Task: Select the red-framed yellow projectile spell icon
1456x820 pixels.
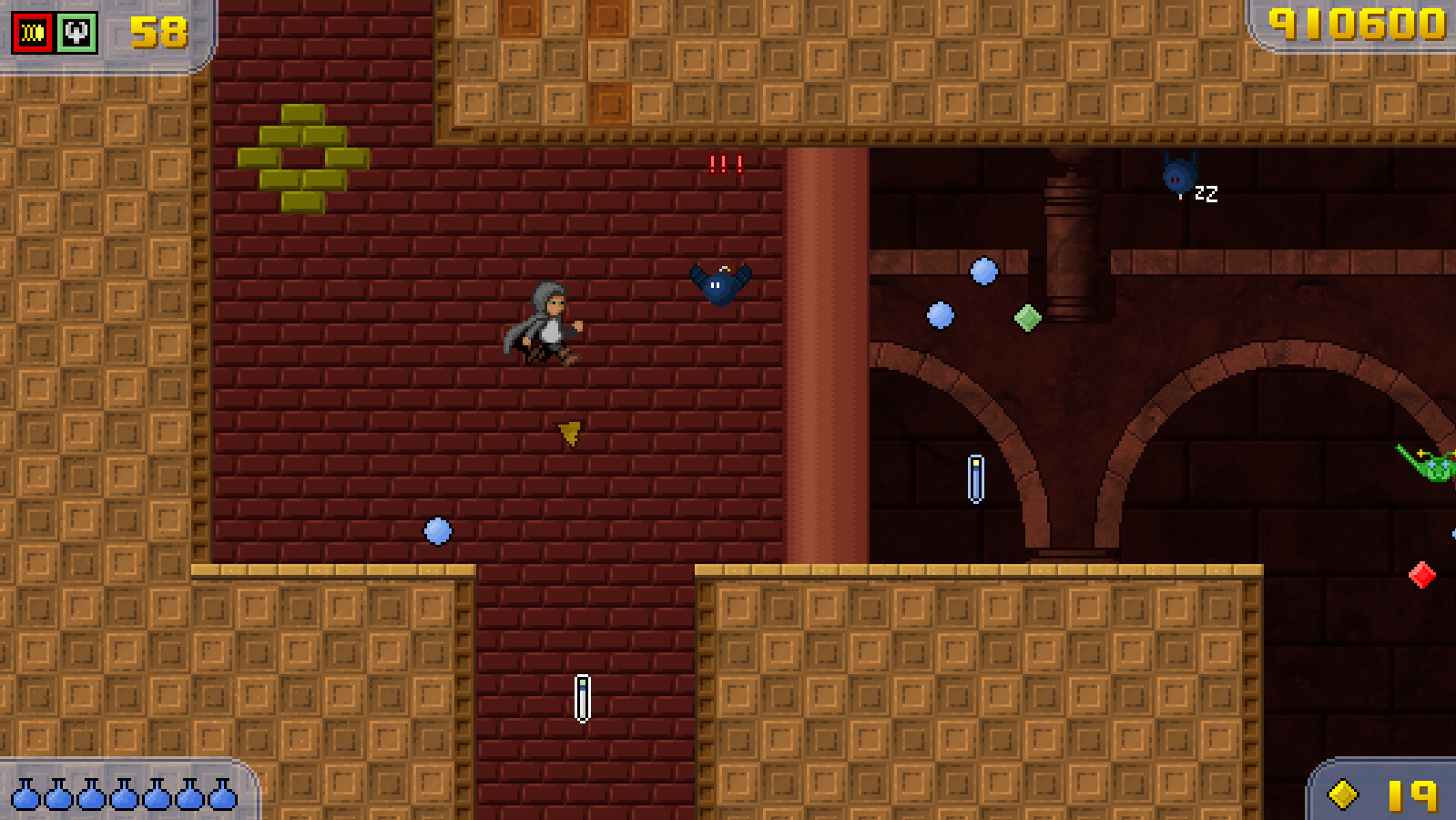Action: tap(33, 33)
